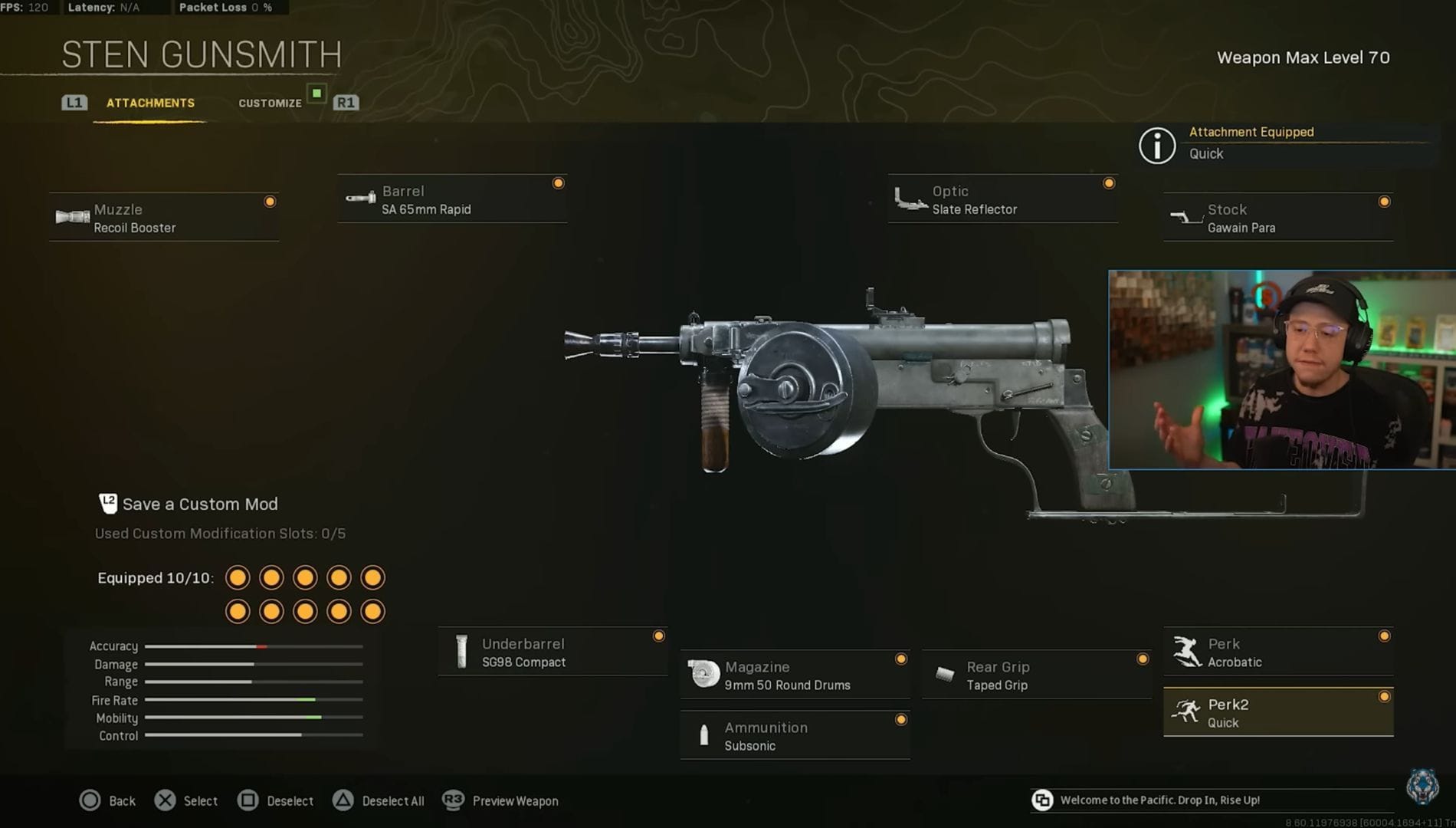The width and height of the screenshot is (1456, 828).
Task: Open the Barrel slot showing SA 65mm Rapid
Action: pos(452,199)
